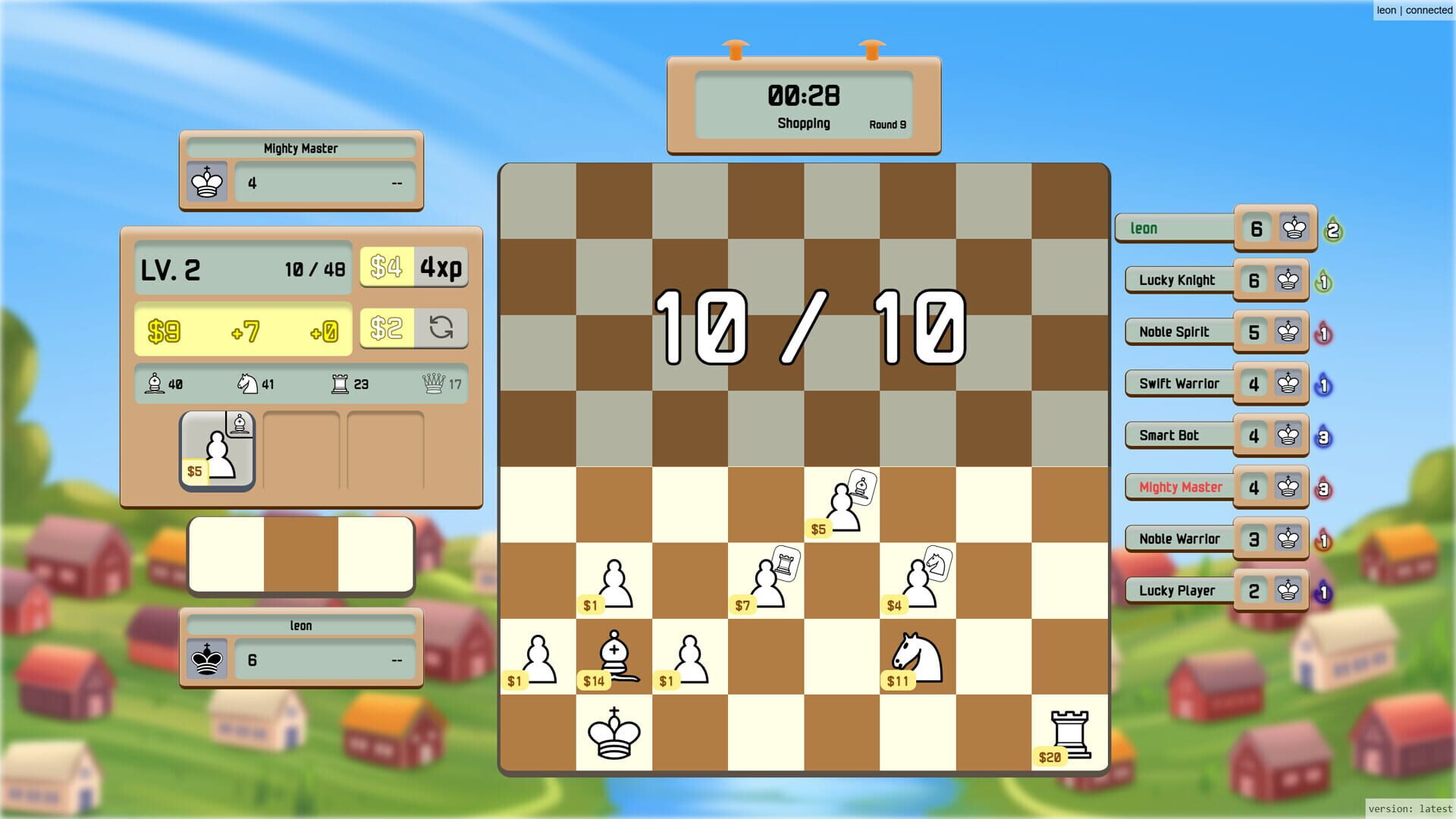Click the king icon on Mighty Master's panel
Viewport: 1456px width, 819px height.
tap(206, 181)
